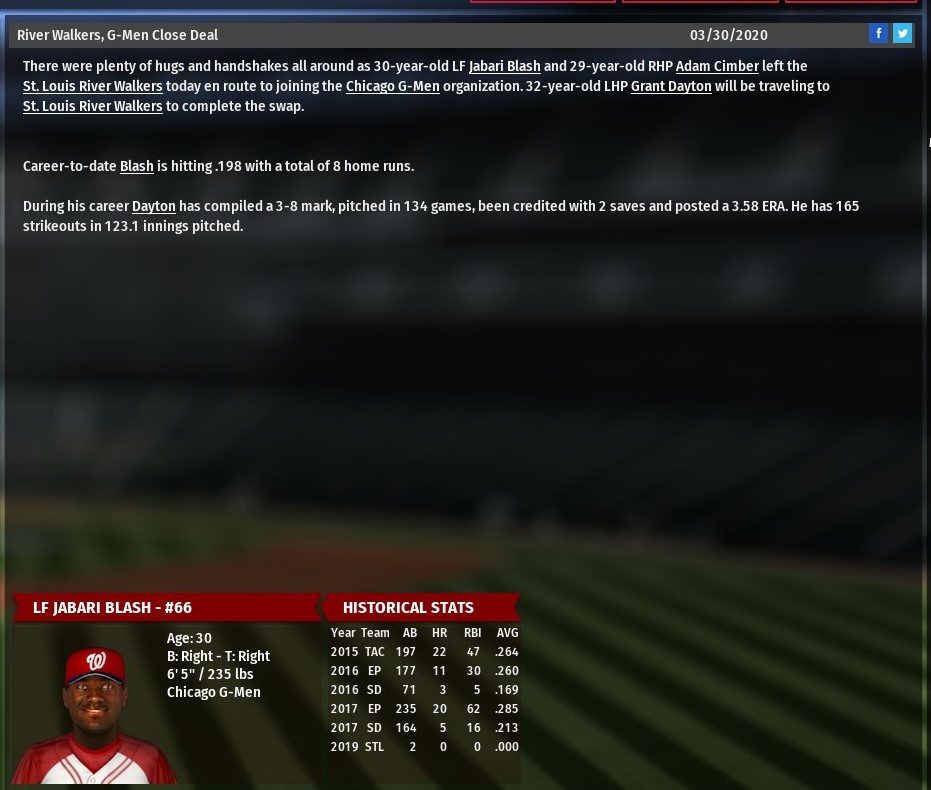Open the Jabari Blash player link
Viewport: 931px width, 790px height.
504,66
